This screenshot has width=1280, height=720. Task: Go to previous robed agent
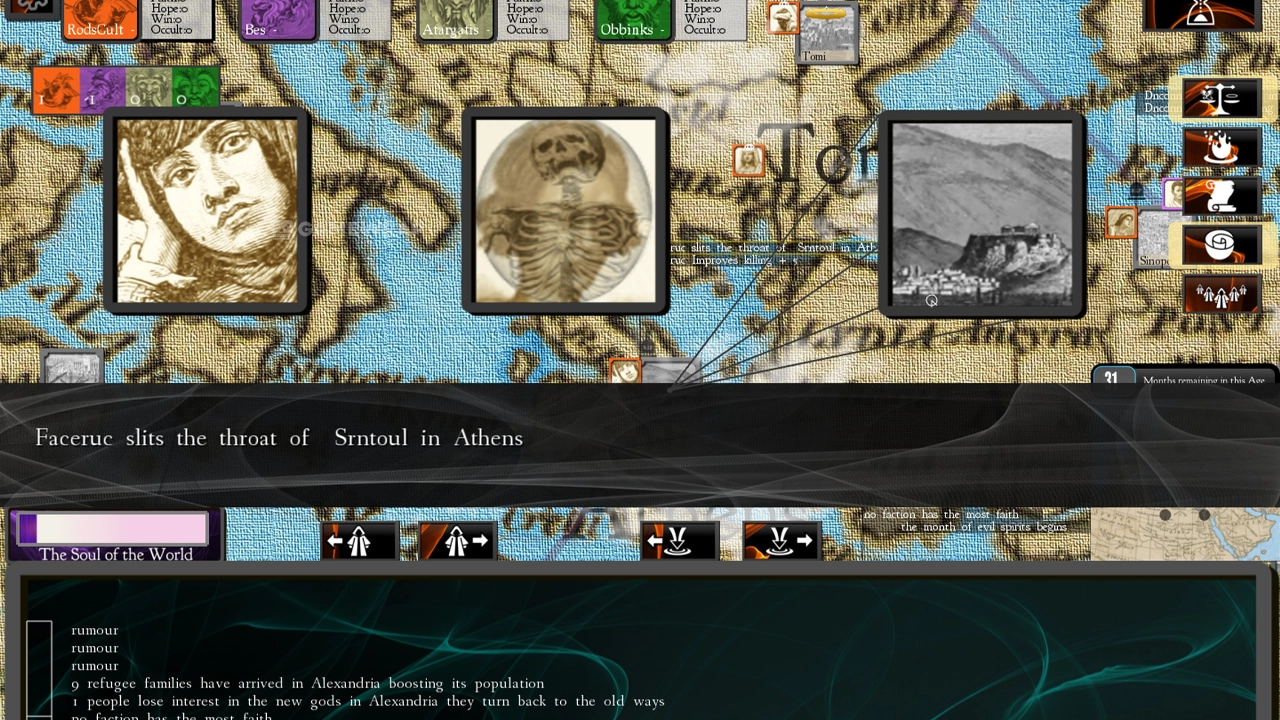[359, 541]
